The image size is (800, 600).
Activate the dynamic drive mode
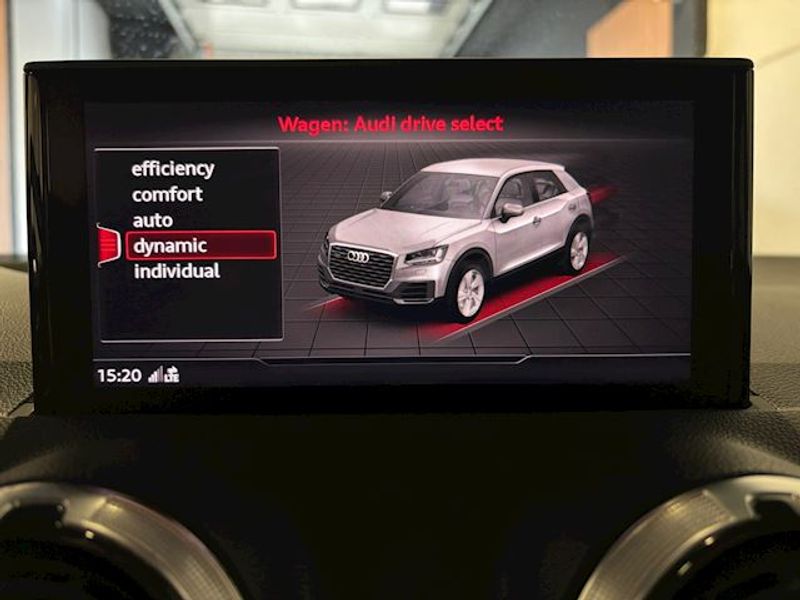(170, 245)
